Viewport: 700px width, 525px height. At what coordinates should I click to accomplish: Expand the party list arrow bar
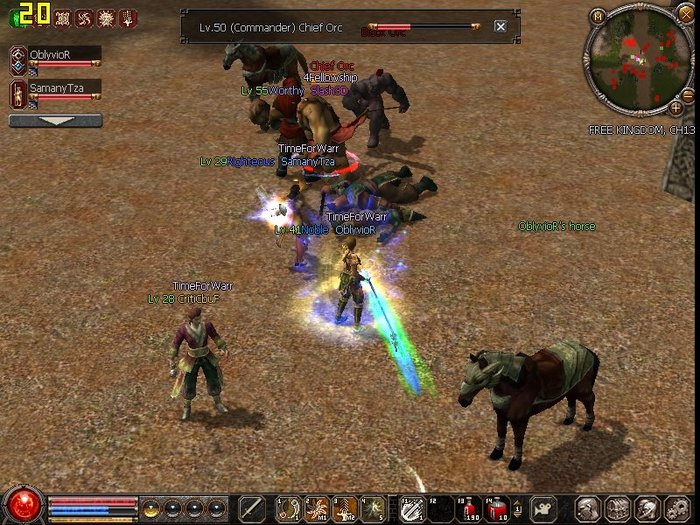tap(55, 121)
